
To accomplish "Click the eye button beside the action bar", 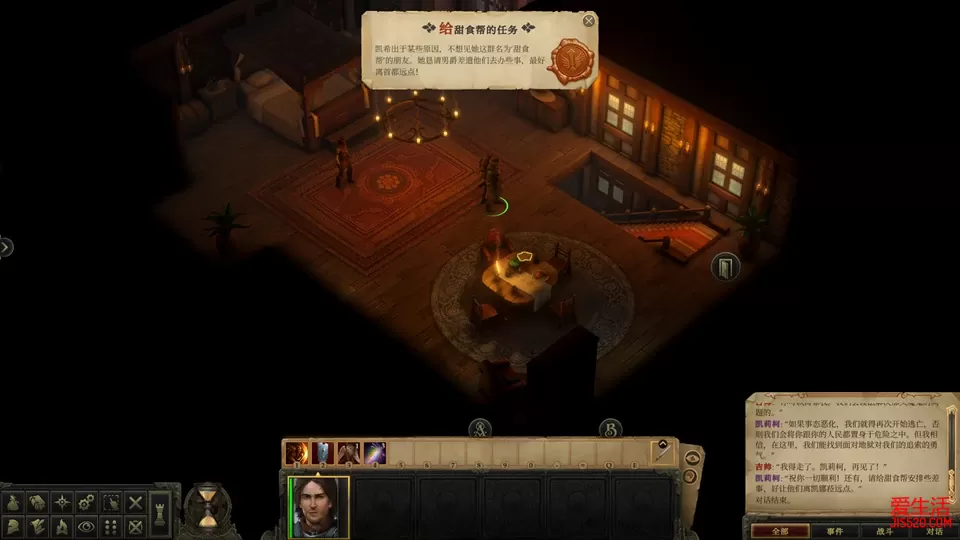I will (x=692, y=458).
